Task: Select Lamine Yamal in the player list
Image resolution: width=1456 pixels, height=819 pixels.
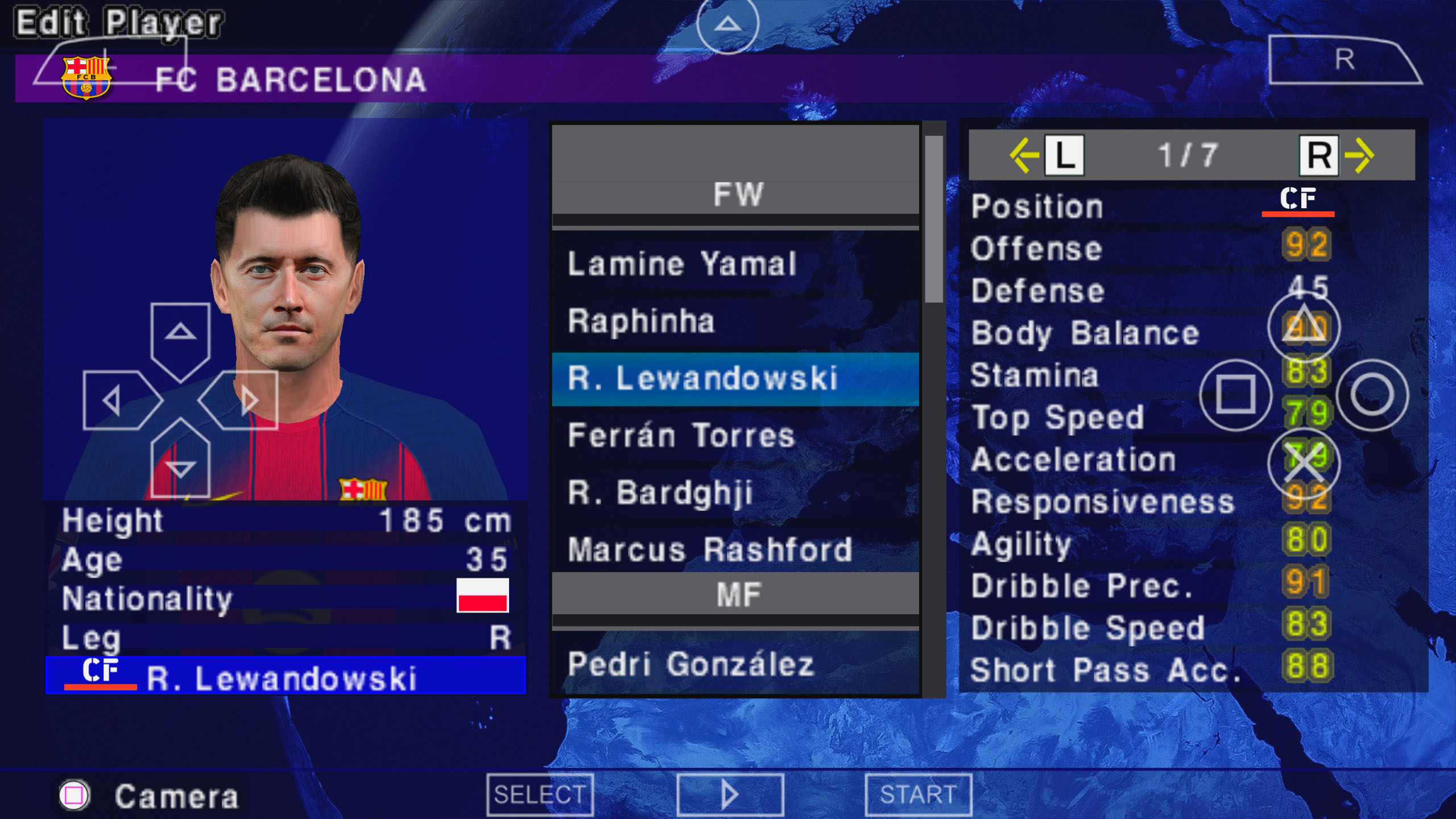Action: coord(735,264)
